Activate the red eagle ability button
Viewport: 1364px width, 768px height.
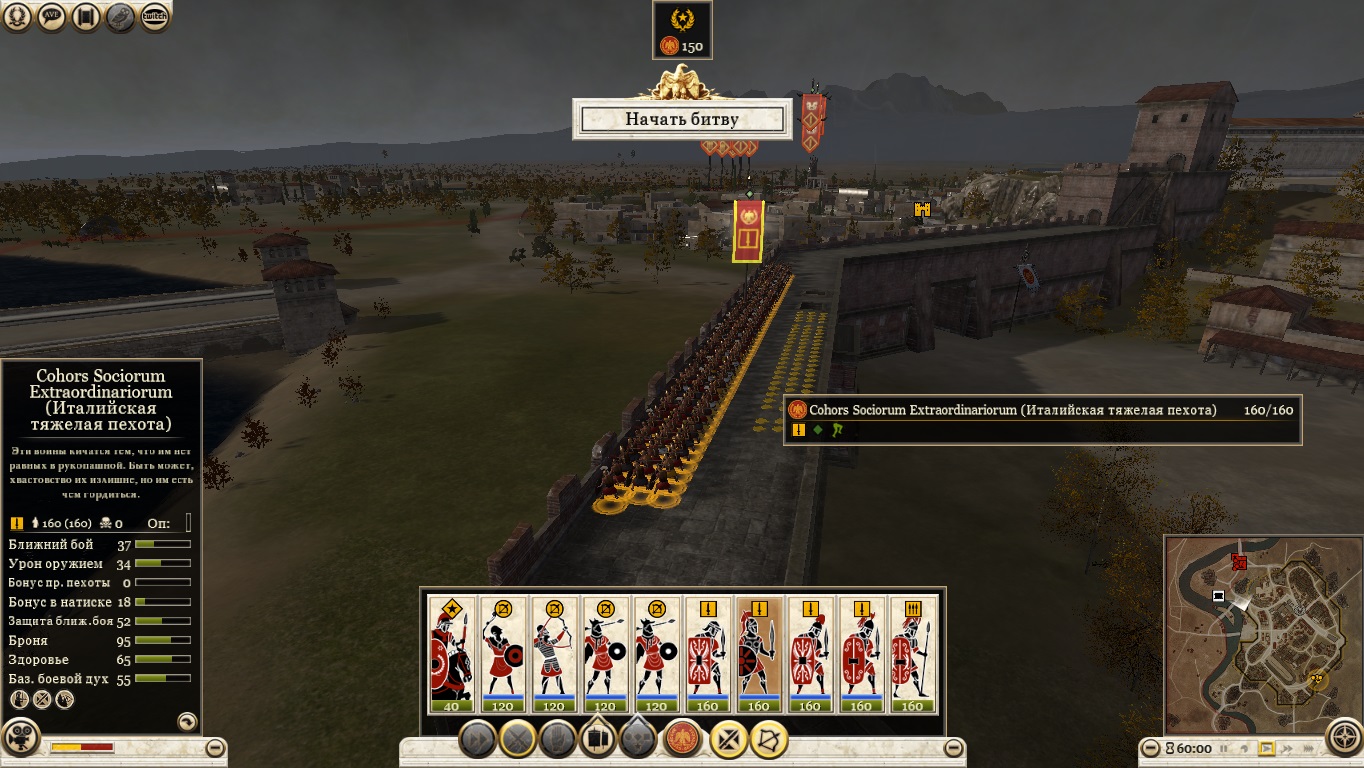tap(682, 739)
